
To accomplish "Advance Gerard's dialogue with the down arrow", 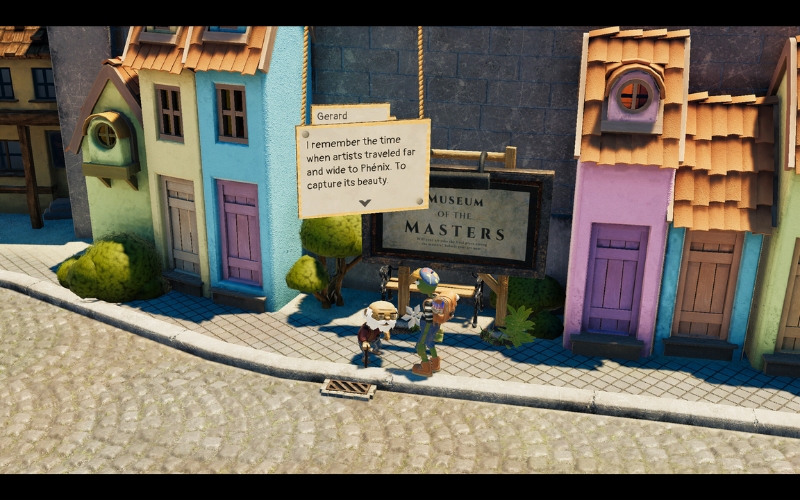I will (364, 203).
